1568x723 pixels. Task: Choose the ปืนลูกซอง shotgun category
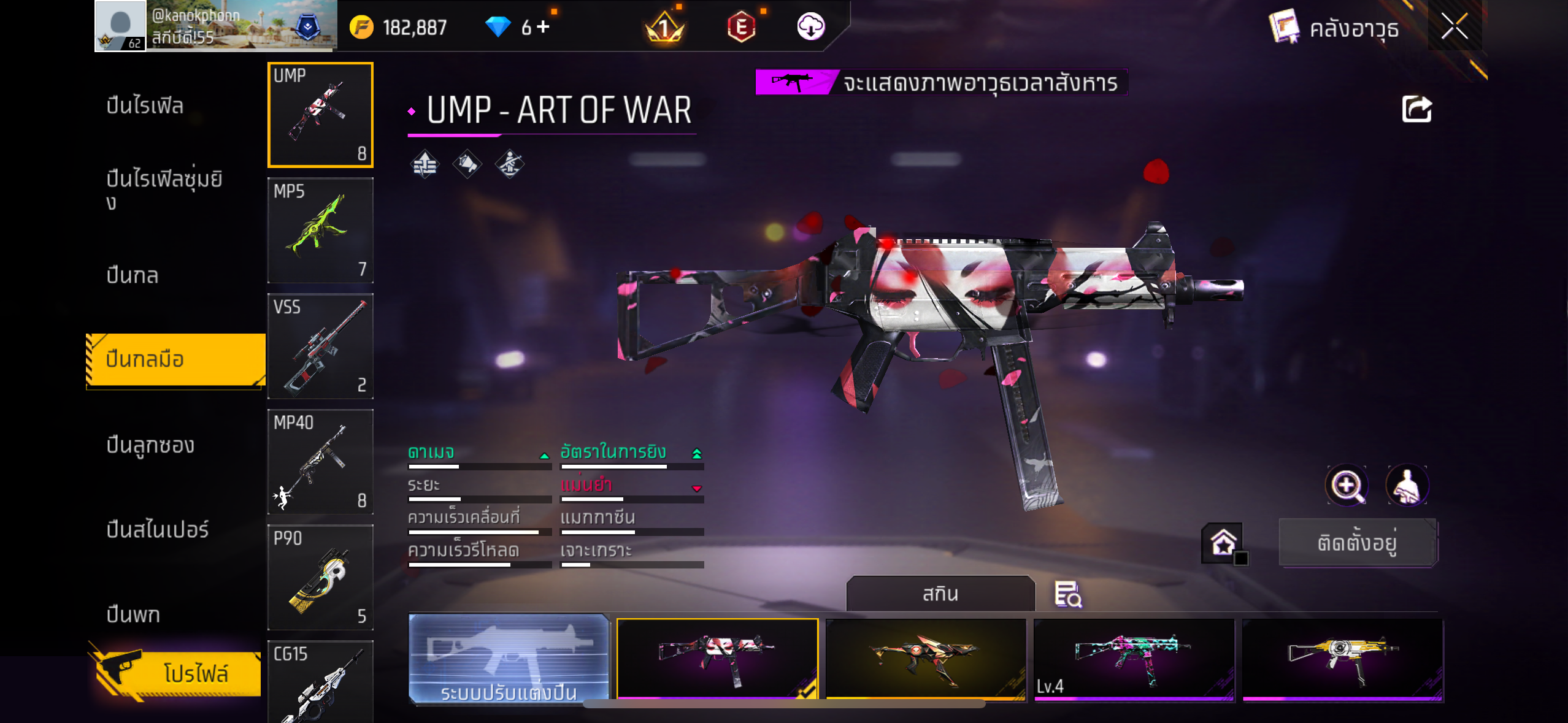[150, 445]
